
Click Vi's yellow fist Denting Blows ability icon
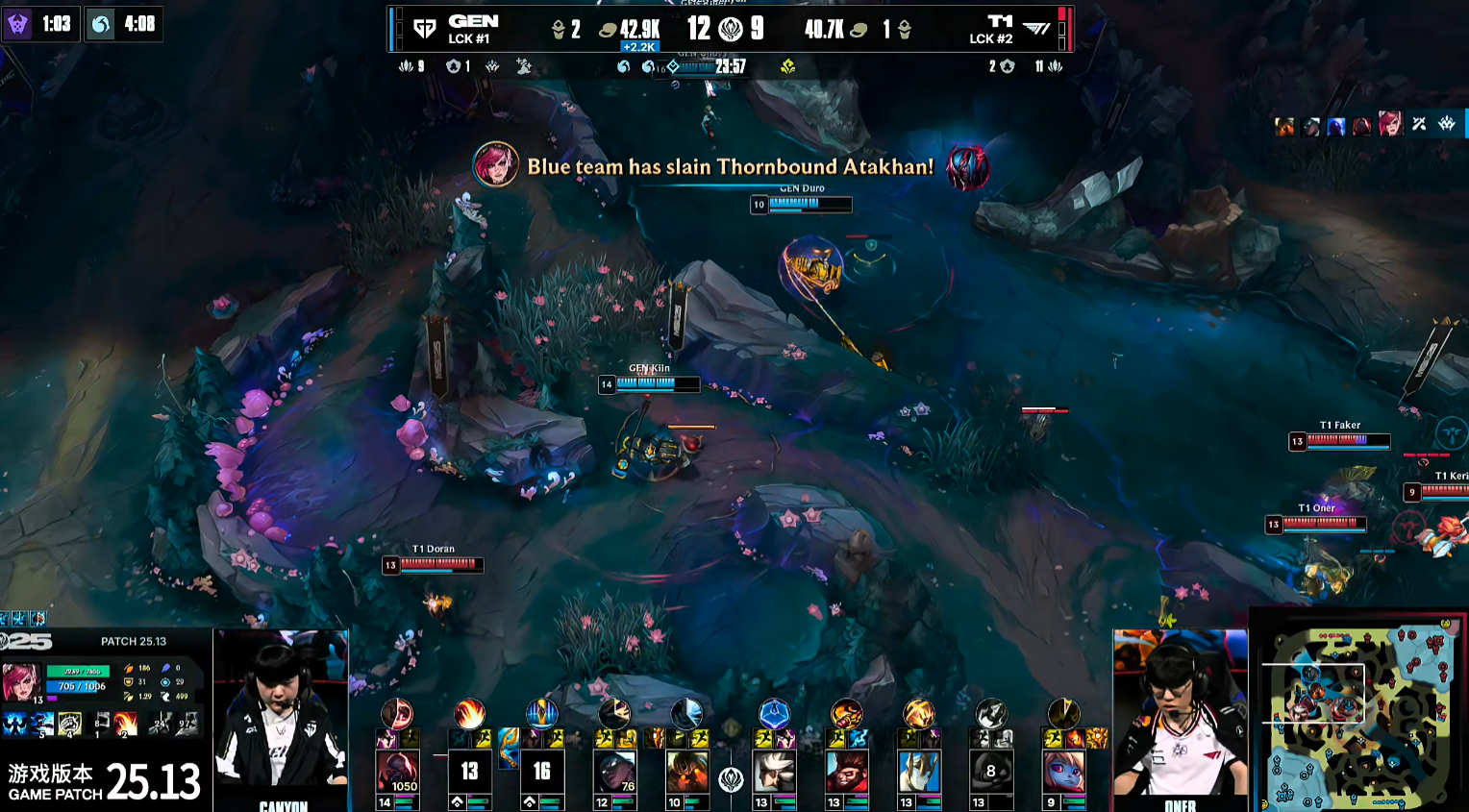pos(70,724)
